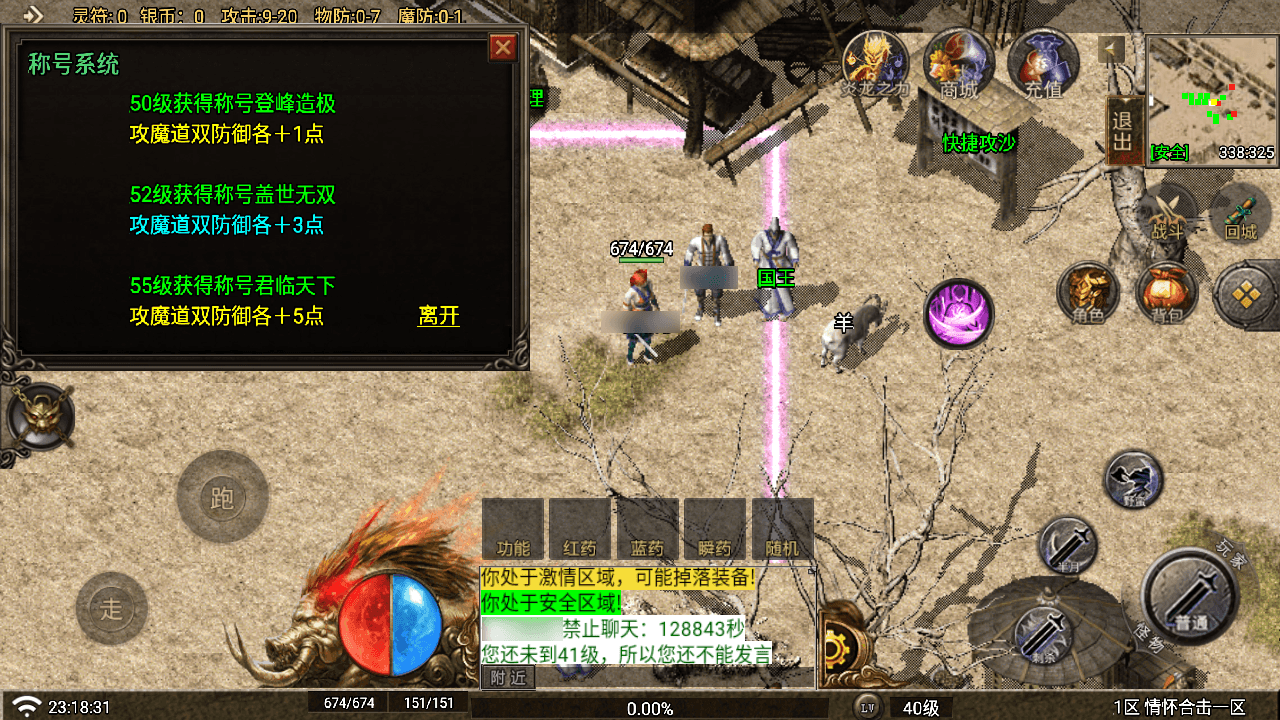Image resolution: width=1280 pixels, height=720 pixels.
Task: Select the 随机 random teleport slot
Action: pos(782,530)
